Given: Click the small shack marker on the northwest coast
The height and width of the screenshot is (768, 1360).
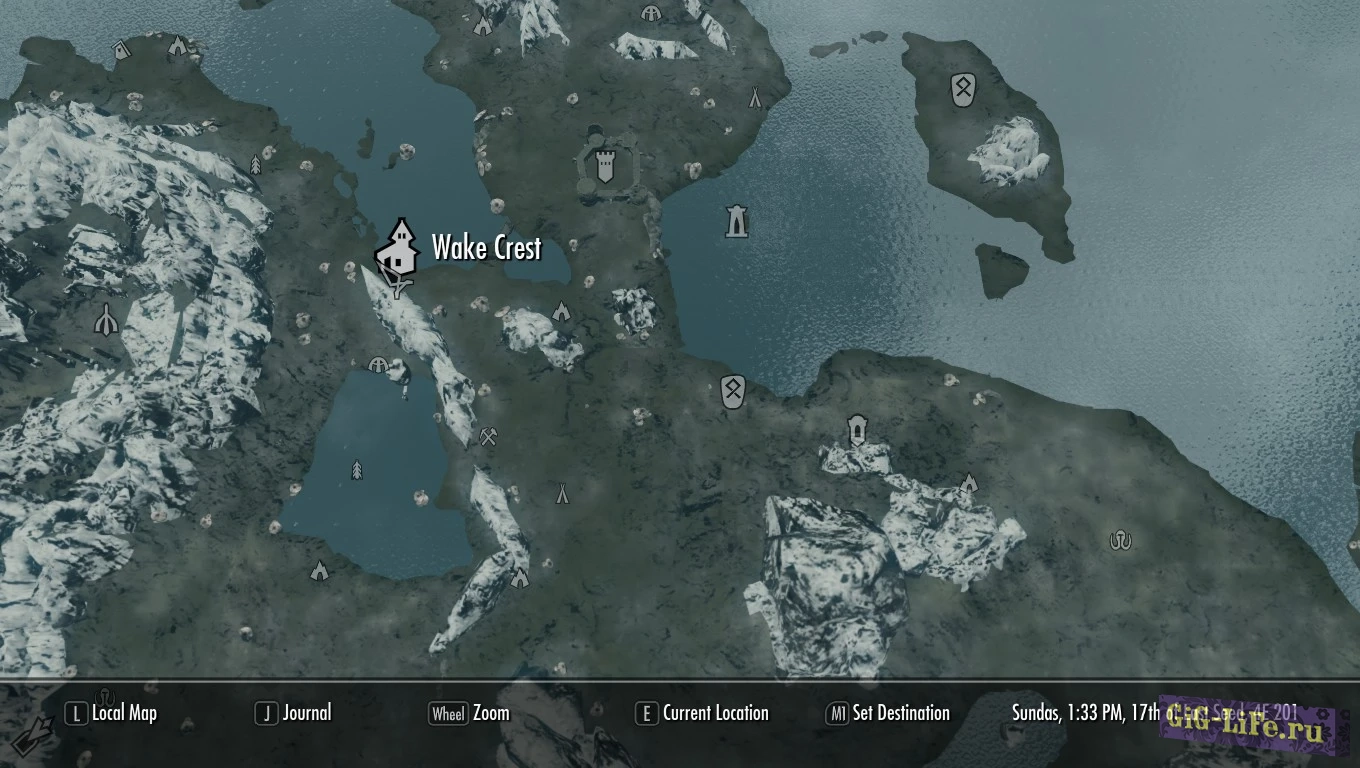Looking at the screenshot, I should [x=122, y=49].
